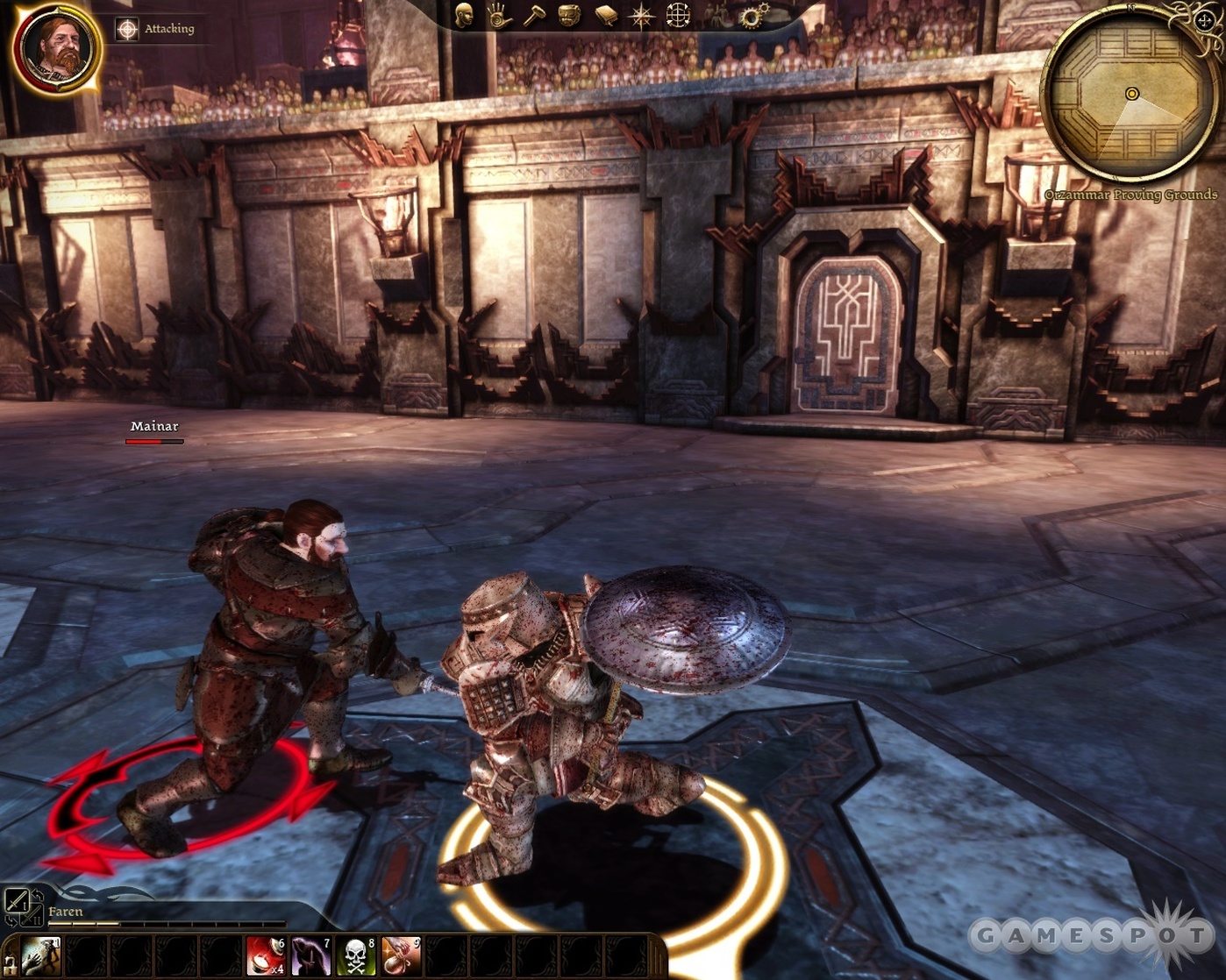Use the hand-with-pouch ability in slot 9
The width and height of the screenshot is (1226, 980).
coord(401,955)
